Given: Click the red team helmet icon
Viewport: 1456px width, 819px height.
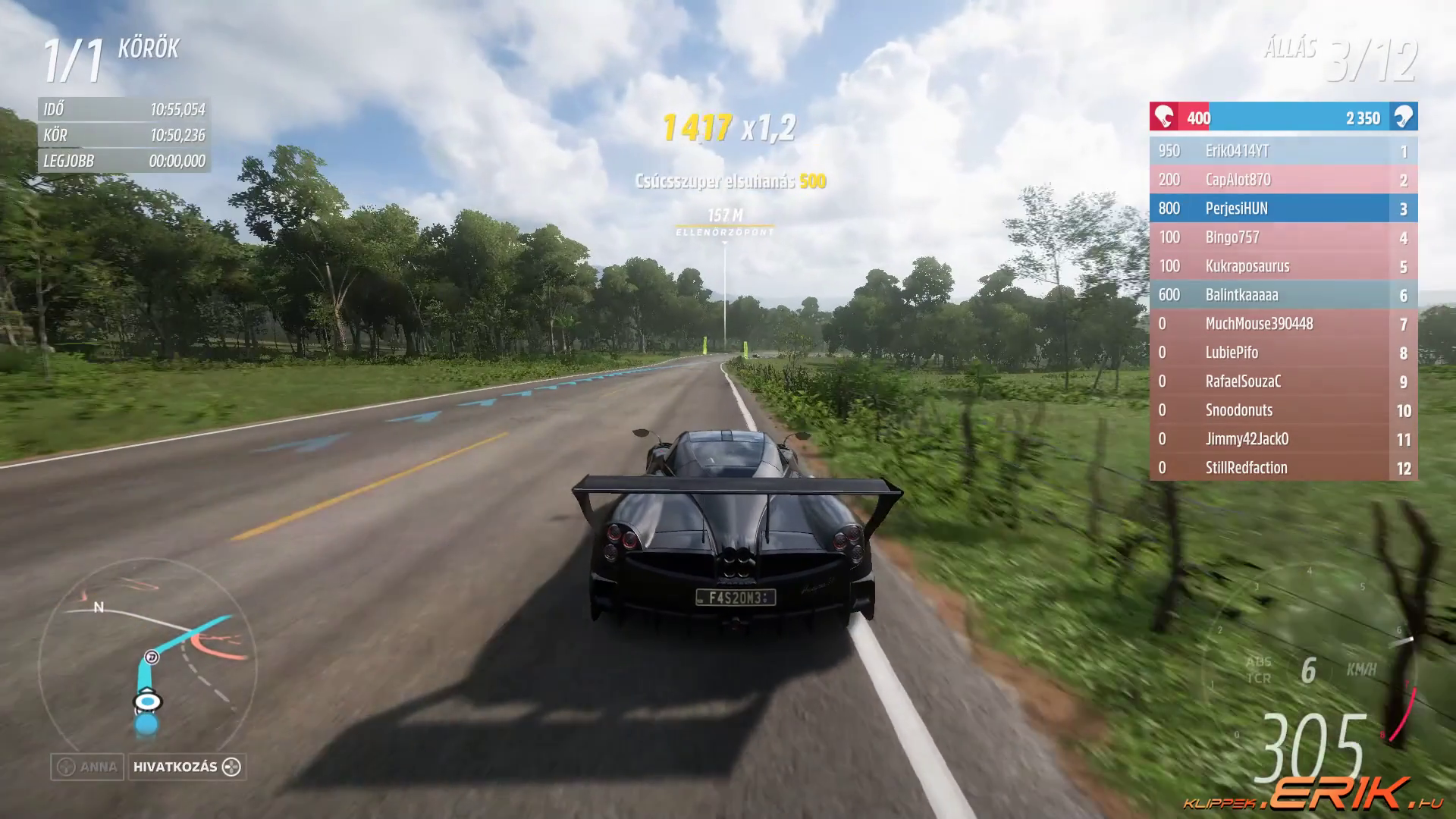Looking at the screenshot, I should (x=1163, y=118).
